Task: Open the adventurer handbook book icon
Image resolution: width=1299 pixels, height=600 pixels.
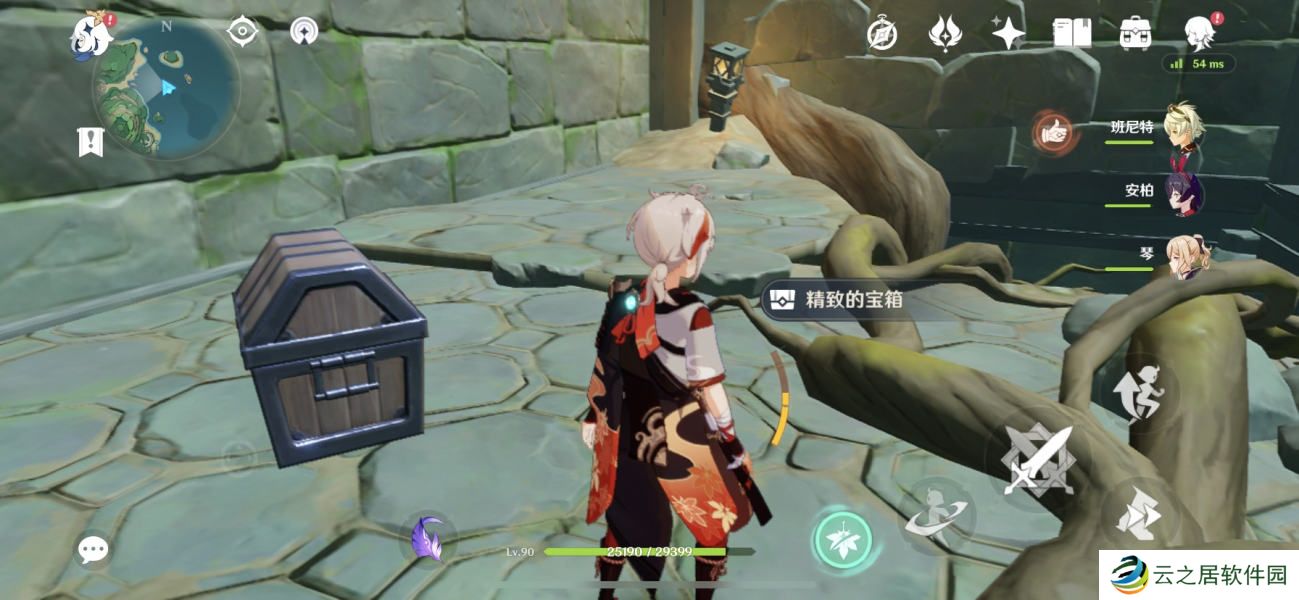Action: point(1072,34)
